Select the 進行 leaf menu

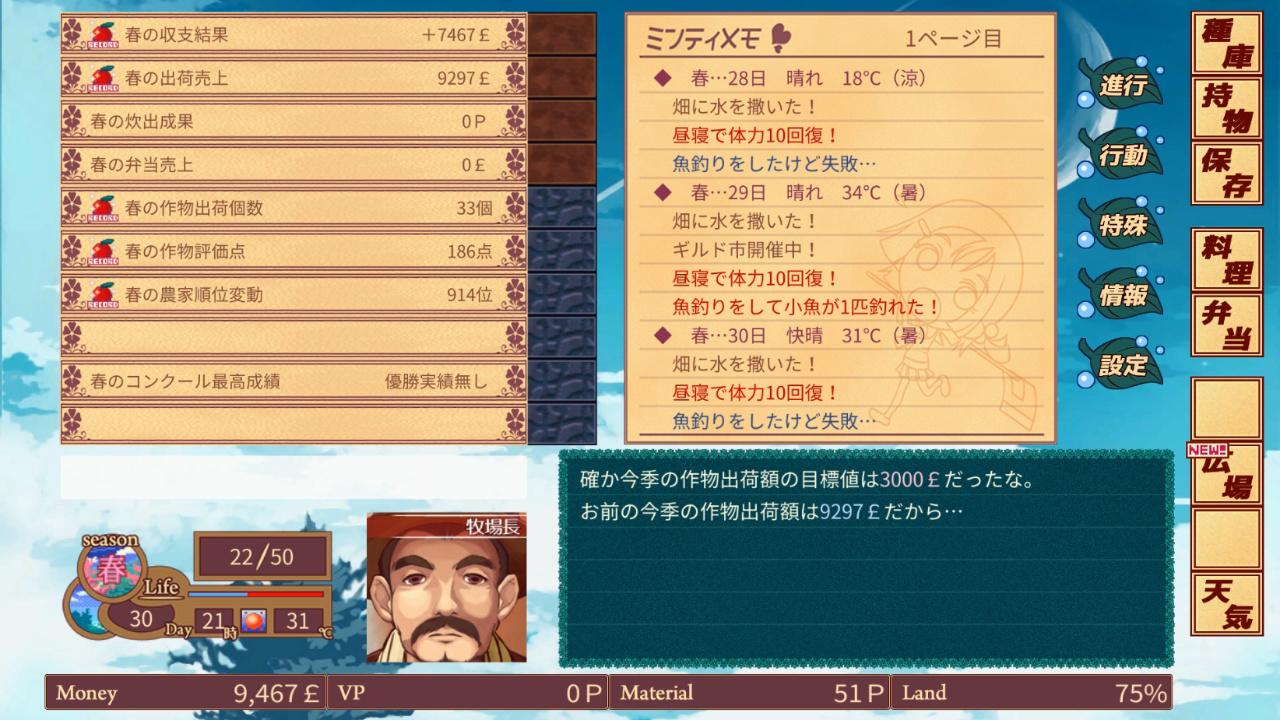[1122, 85]
